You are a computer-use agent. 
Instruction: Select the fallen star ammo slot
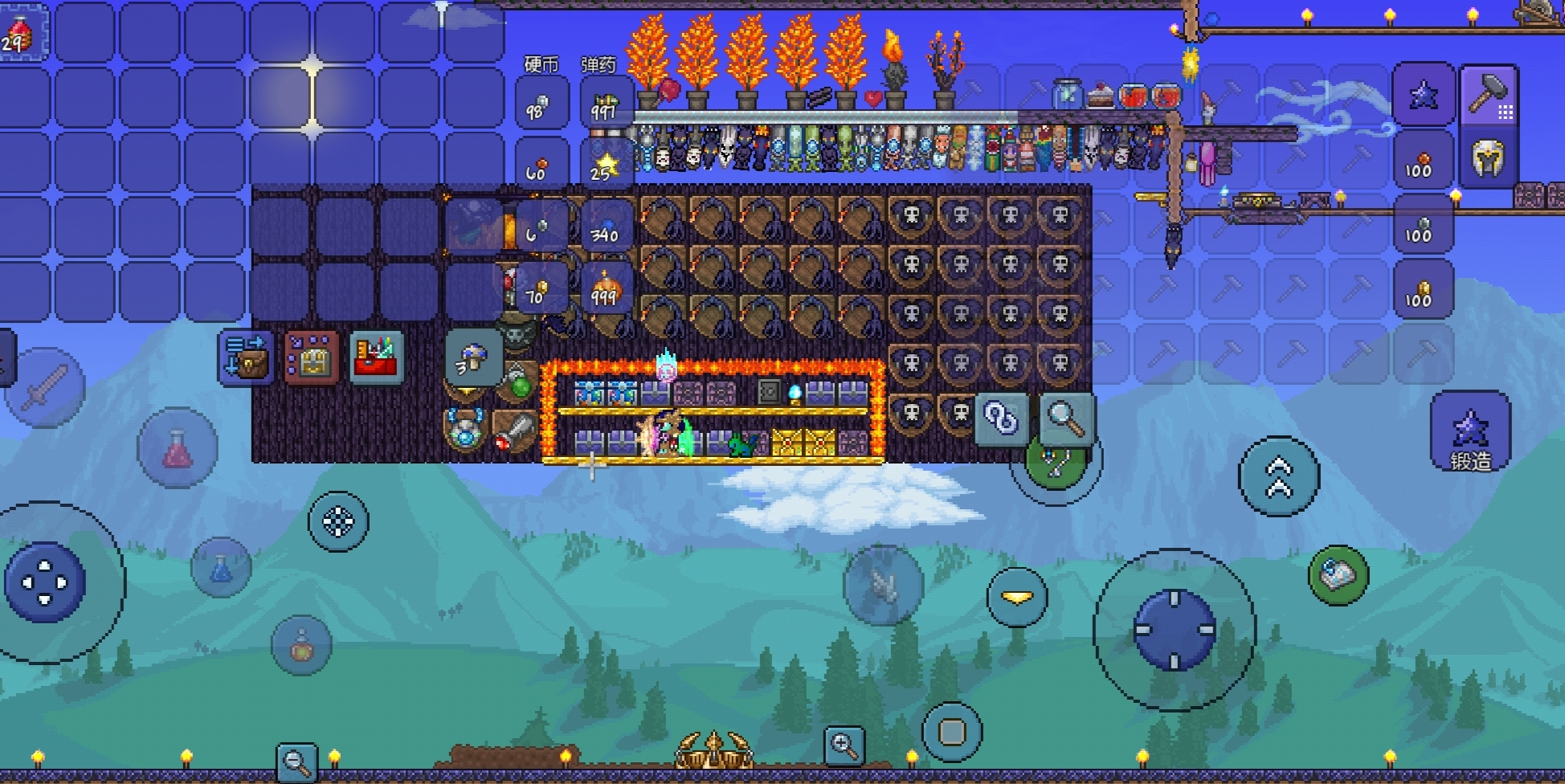605,166
